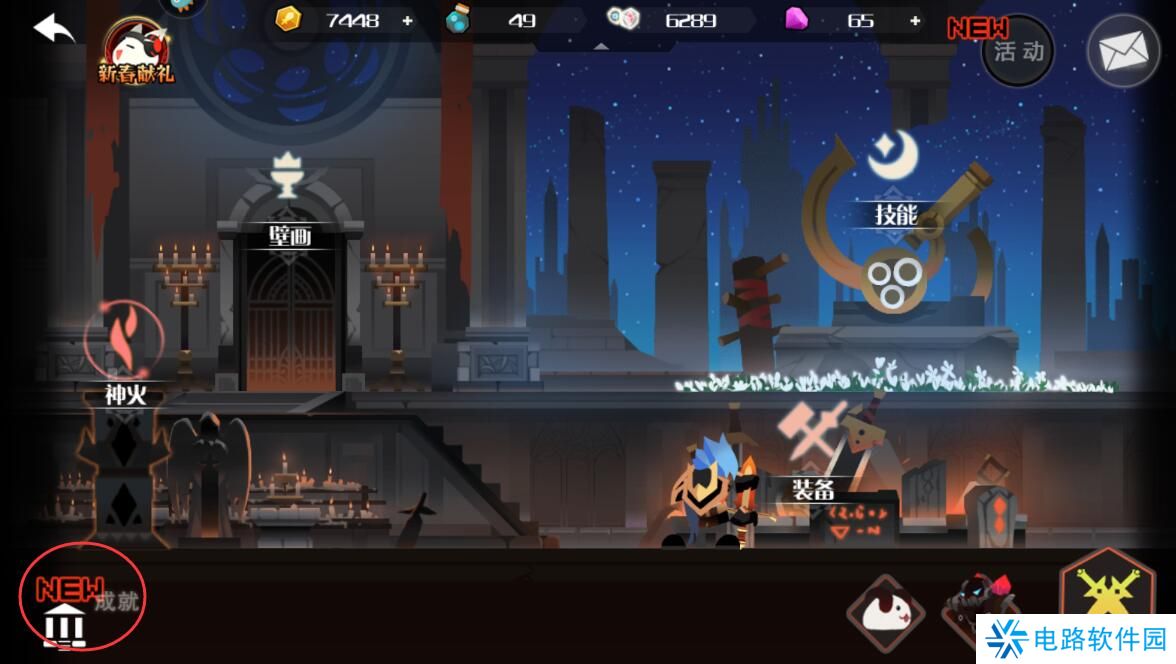Screen dimensions: 1176x664
Task: Select the dark armored character diamond icon
Action: [978, 604]
